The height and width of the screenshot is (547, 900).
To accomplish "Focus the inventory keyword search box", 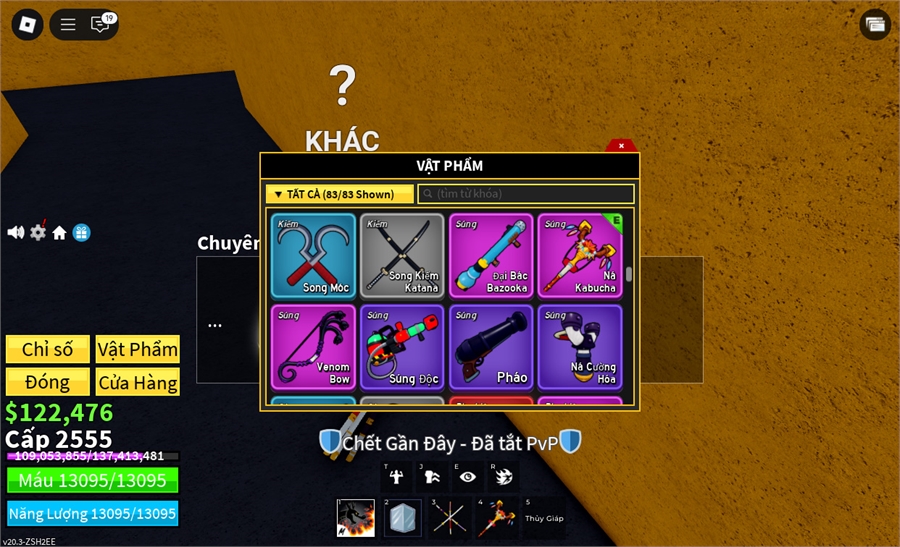I will [x=525, y=194].
